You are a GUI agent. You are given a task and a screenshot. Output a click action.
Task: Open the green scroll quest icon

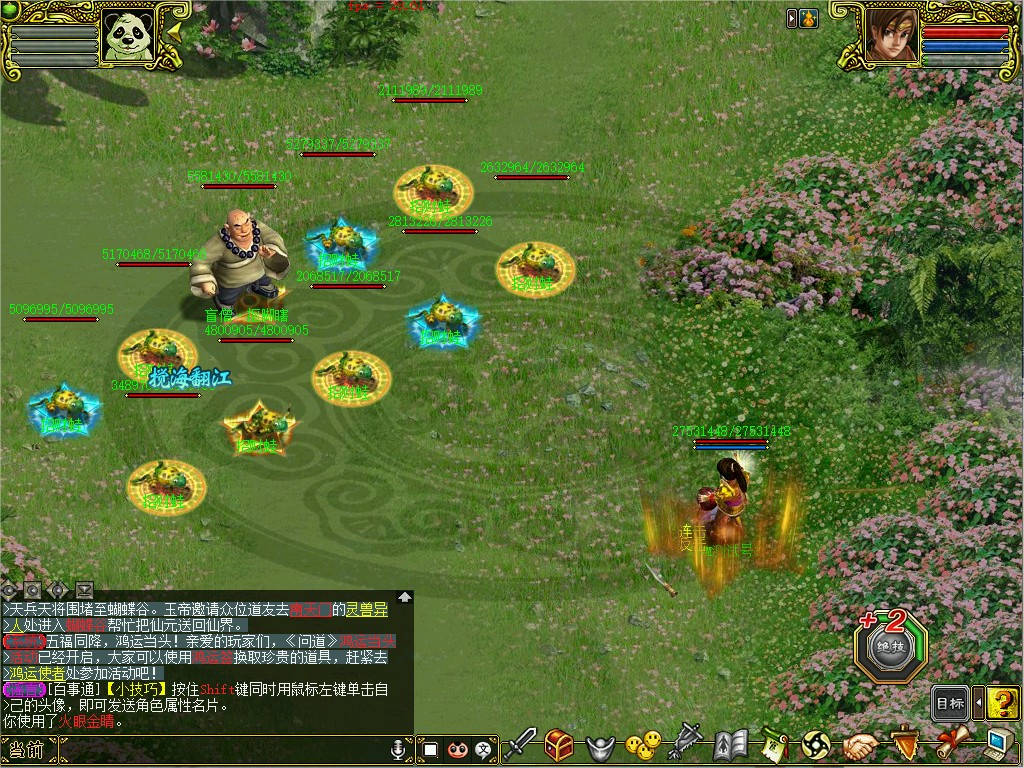[x=774, y=745]
